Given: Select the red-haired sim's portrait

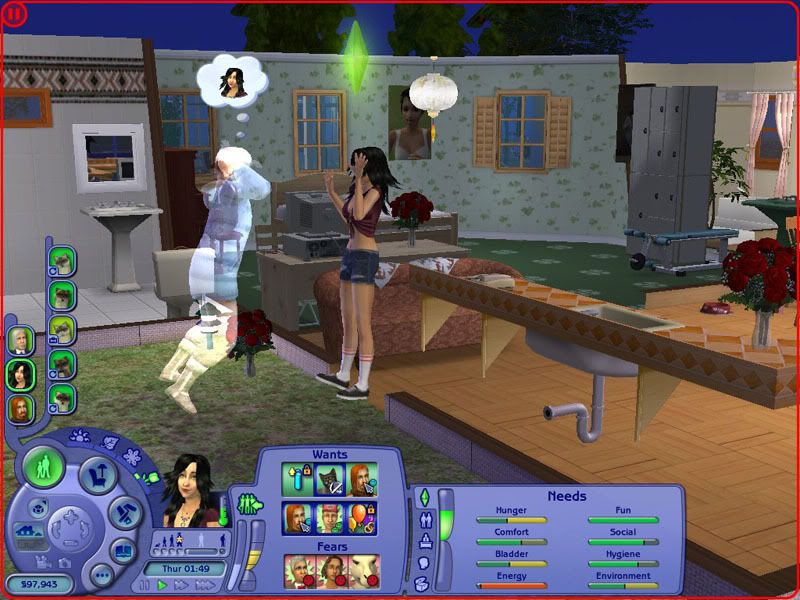Looking at the screenshot, I should point(21,408).
